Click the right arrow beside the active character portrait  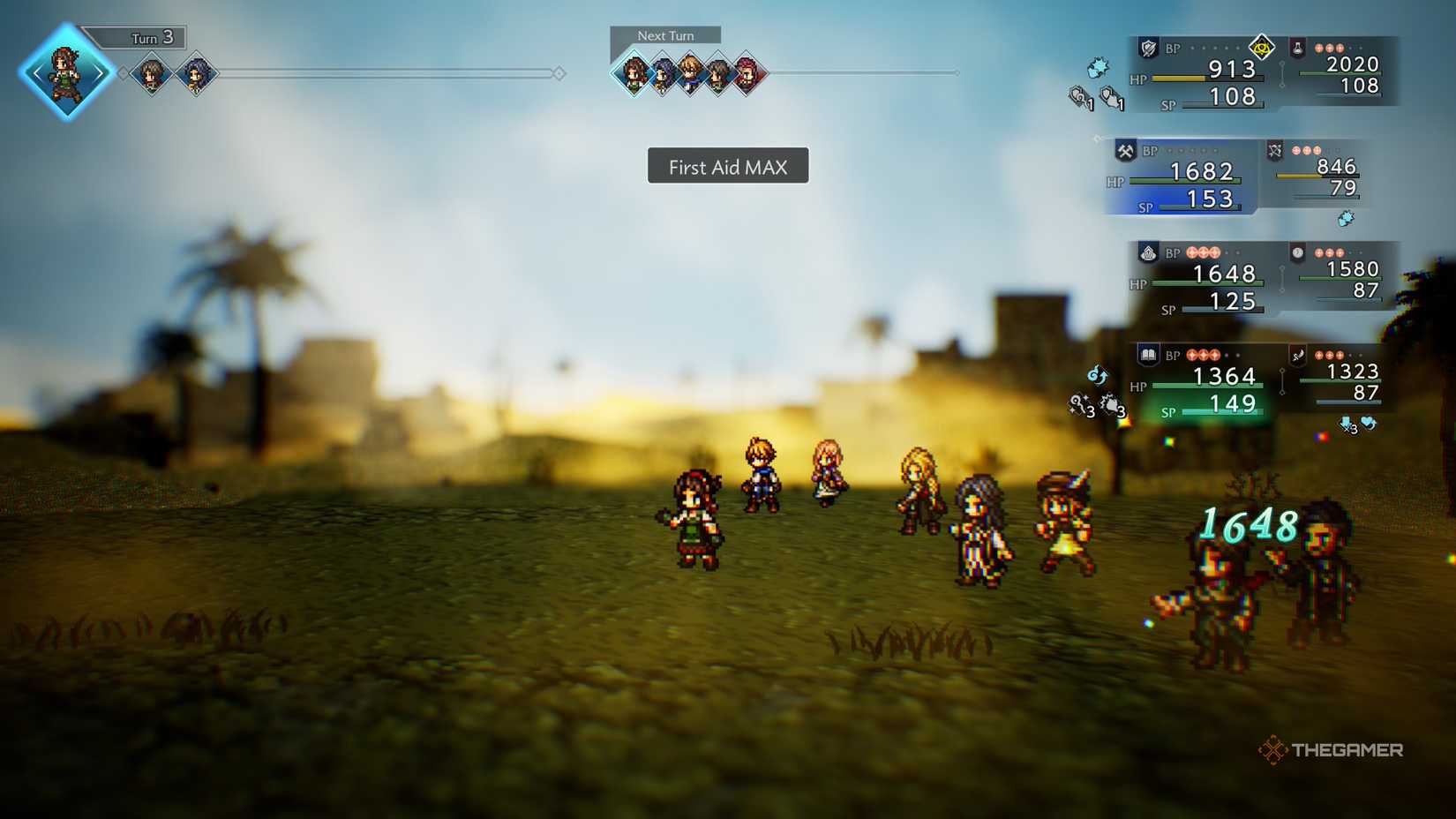100,72
